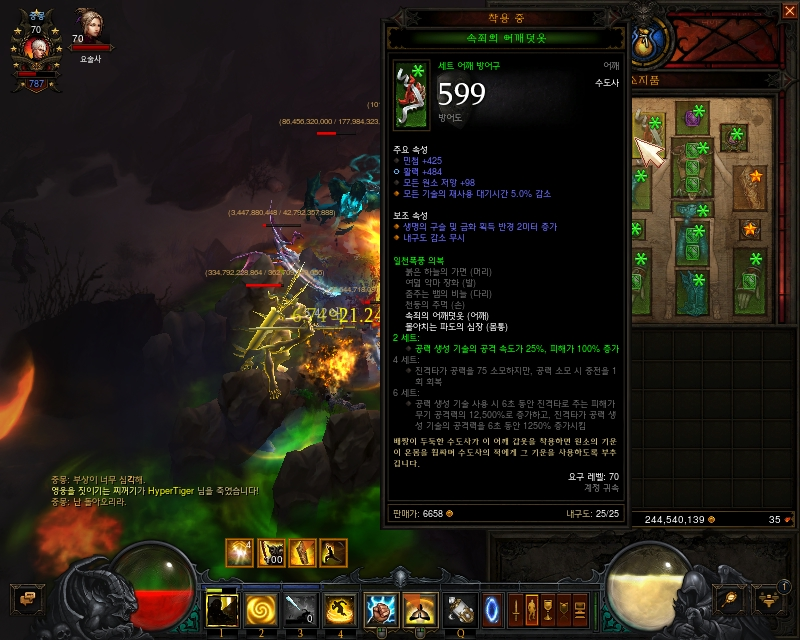
Task: Open the chat window button
Action: (x=23, y=598)
